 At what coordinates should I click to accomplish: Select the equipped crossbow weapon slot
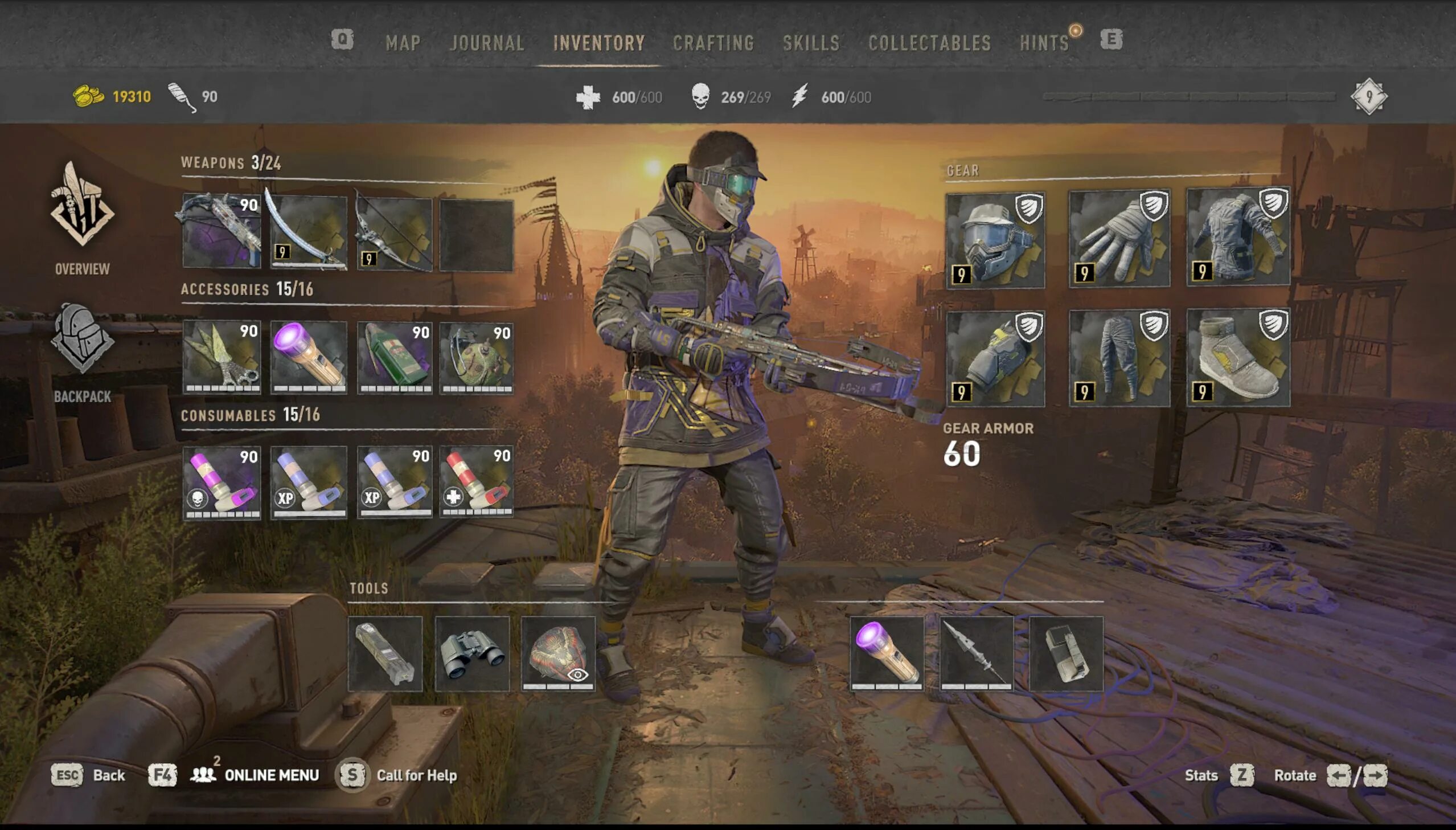click(222, 231)
